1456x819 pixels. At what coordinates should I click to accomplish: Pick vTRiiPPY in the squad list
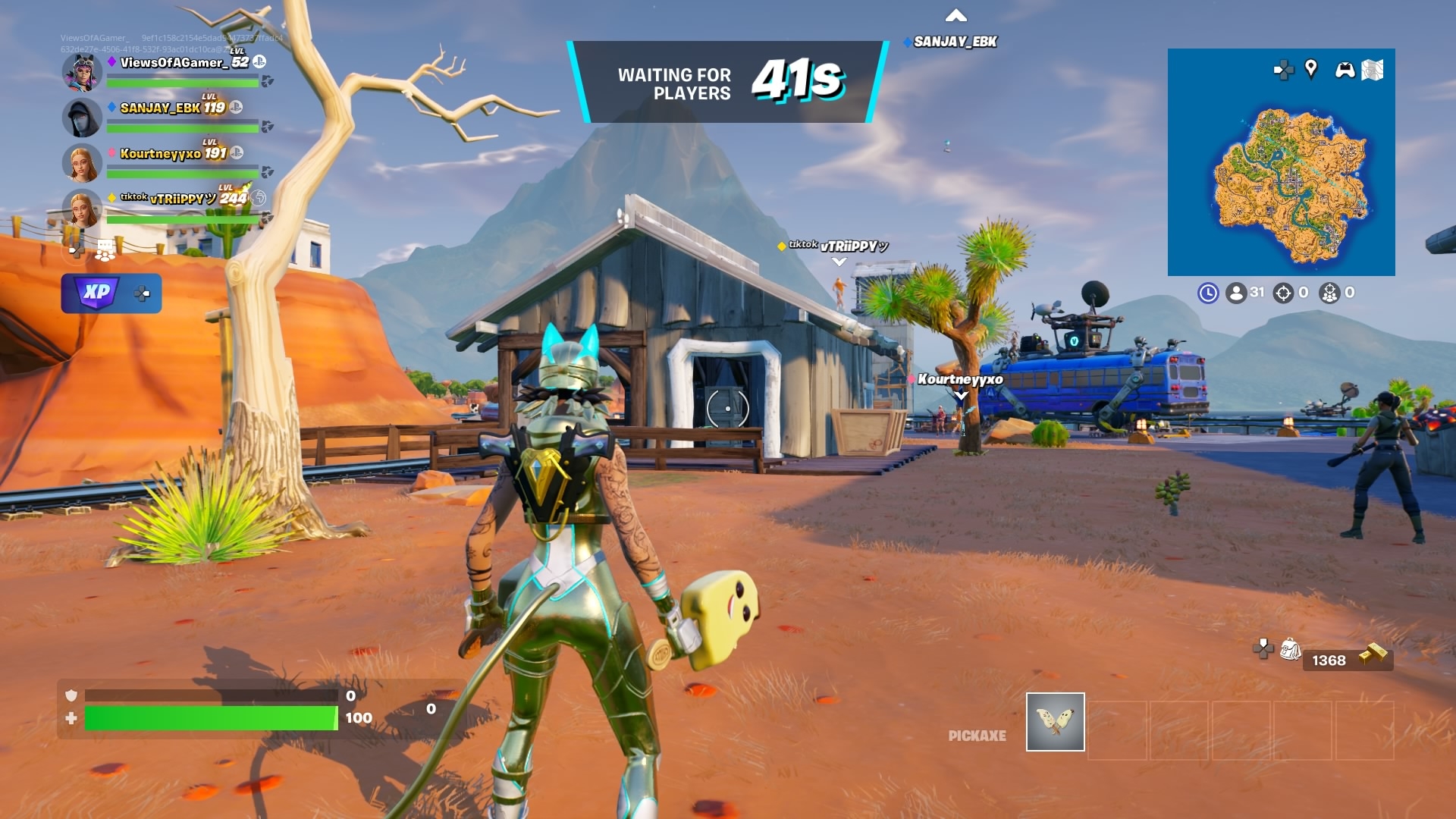pos(182,199)
